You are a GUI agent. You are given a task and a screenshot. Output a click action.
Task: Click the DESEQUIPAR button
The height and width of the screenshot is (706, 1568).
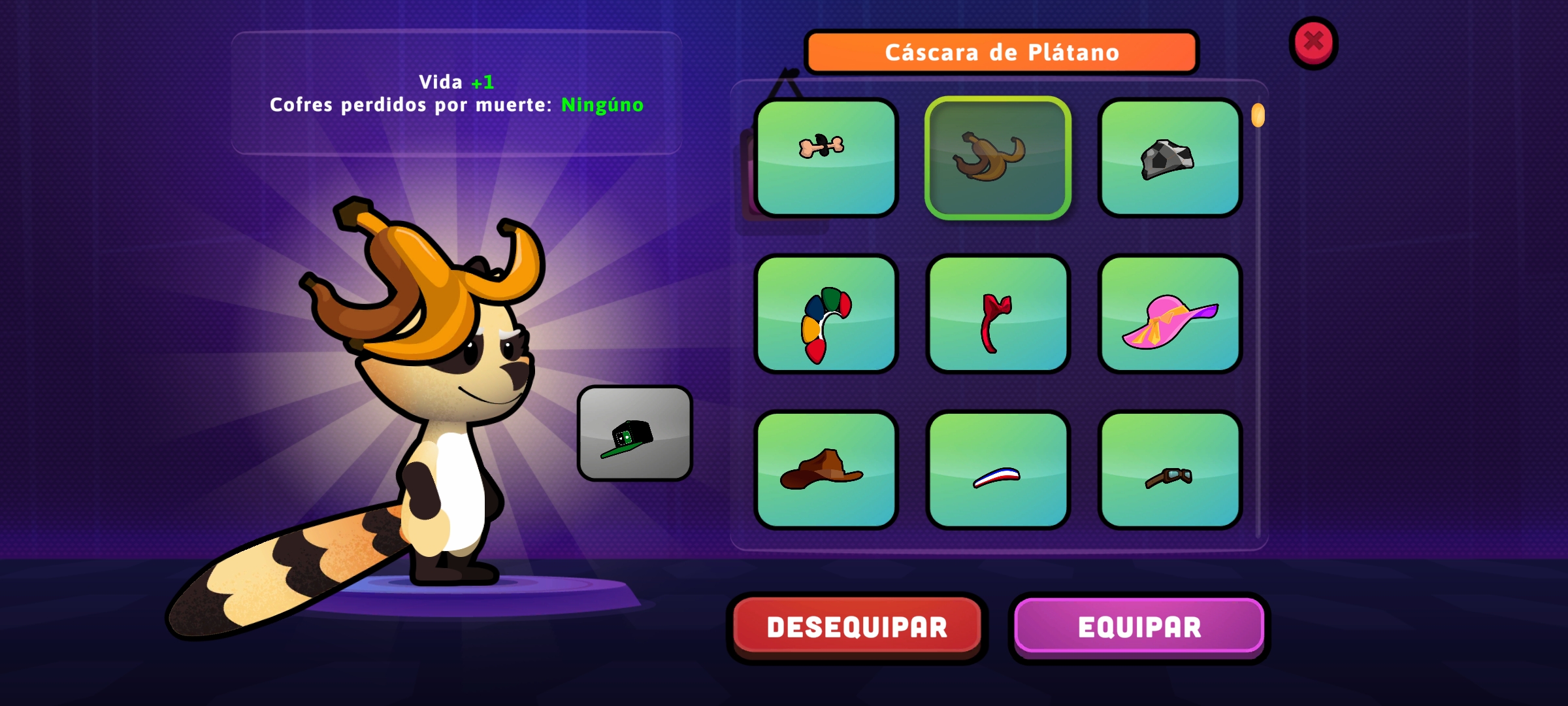pyautogui.click(x=857, y=627)
